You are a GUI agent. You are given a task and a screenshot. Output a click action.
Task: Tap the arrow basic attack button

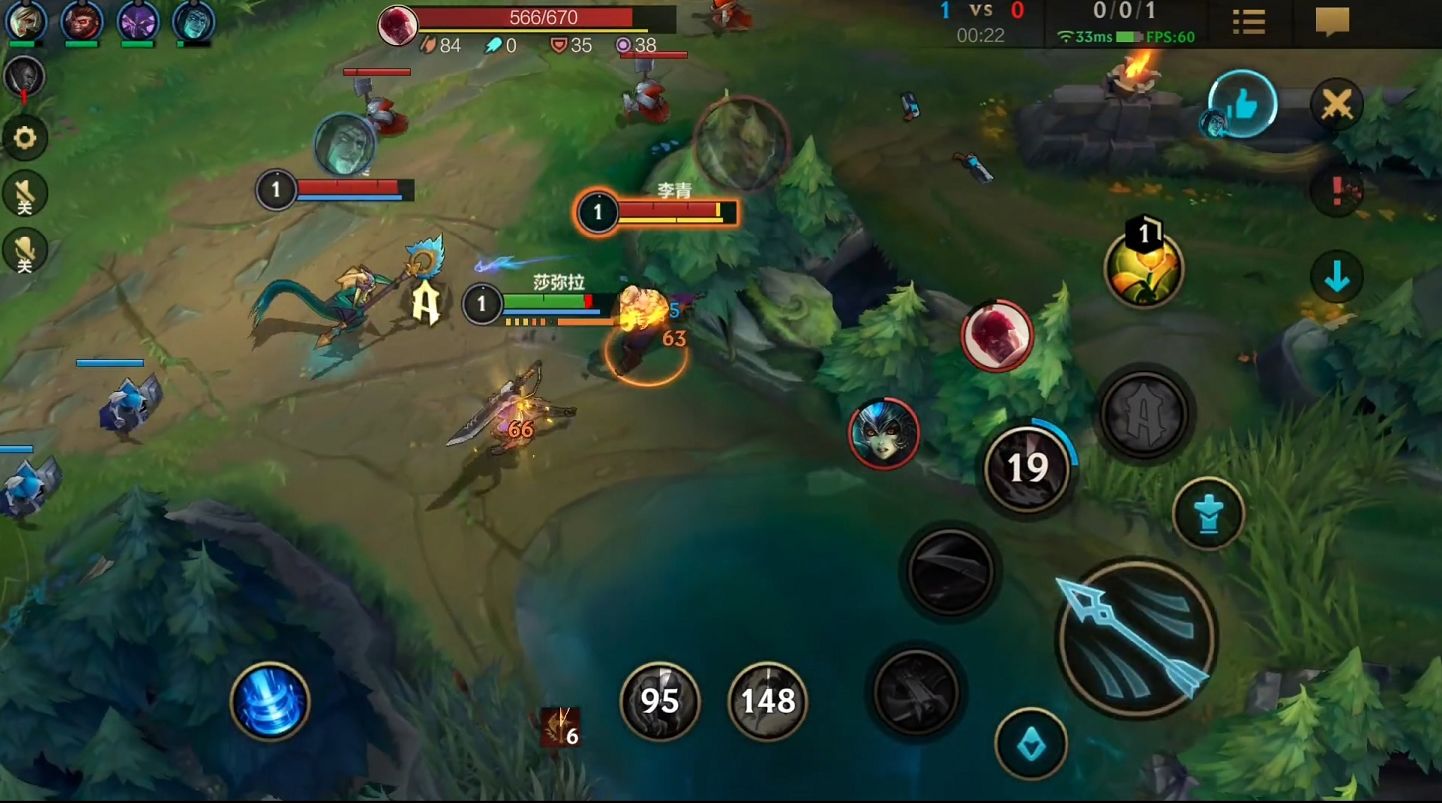(1136, 637)
